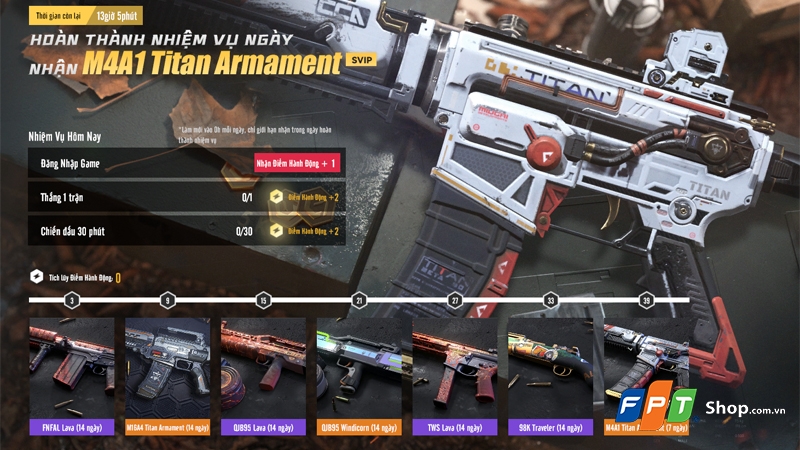Select the 21-point milestone marker
This screenshot has width=800, height=450.
tap(359, 300)
